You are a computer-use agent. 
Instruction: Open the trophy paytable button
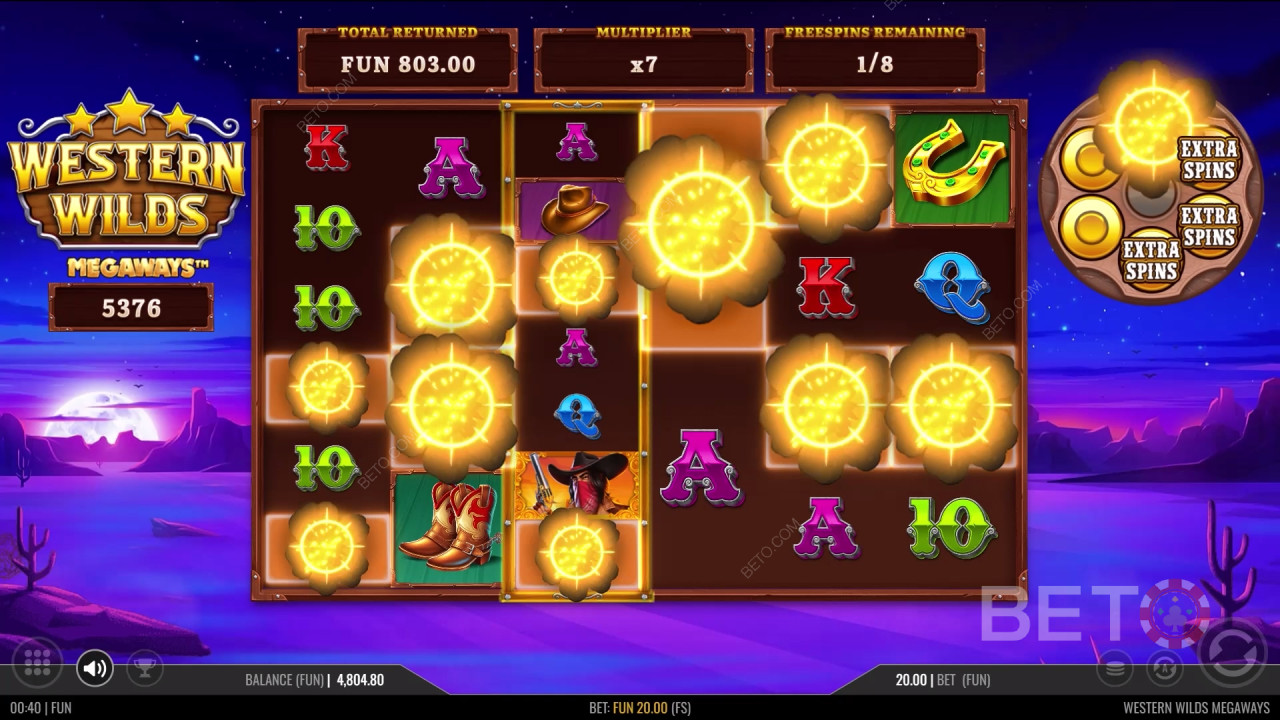pos(144,668)
